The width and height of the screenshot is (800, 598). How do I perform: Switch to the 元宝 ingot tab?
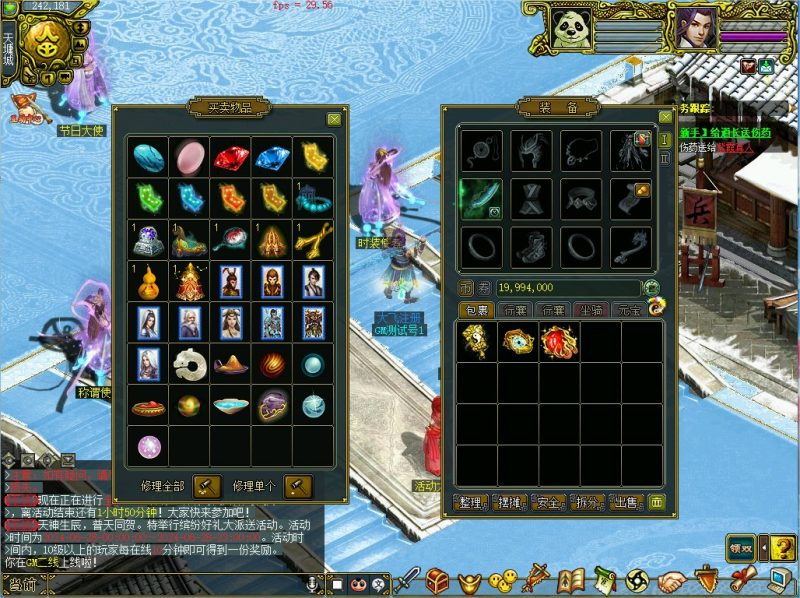[x=629, y=311]
